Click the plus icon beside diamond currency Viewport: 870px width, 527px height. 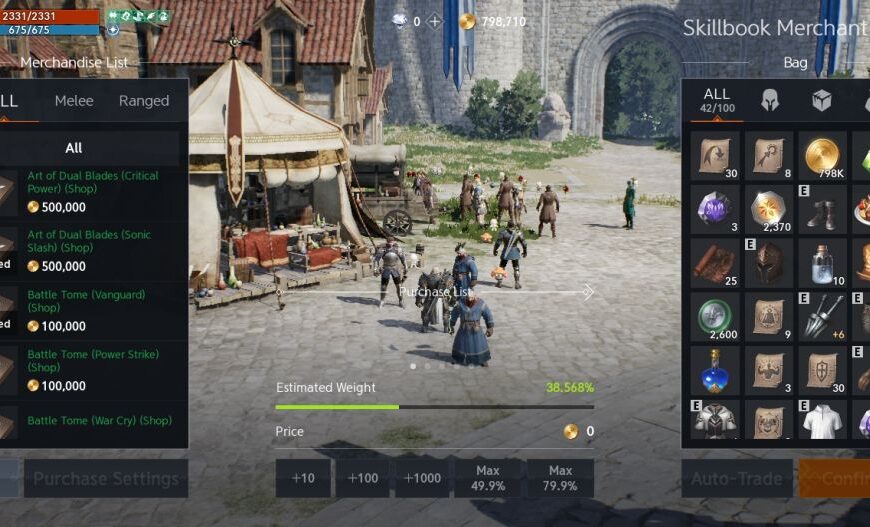pyautogui.click(x=434, y=22)
